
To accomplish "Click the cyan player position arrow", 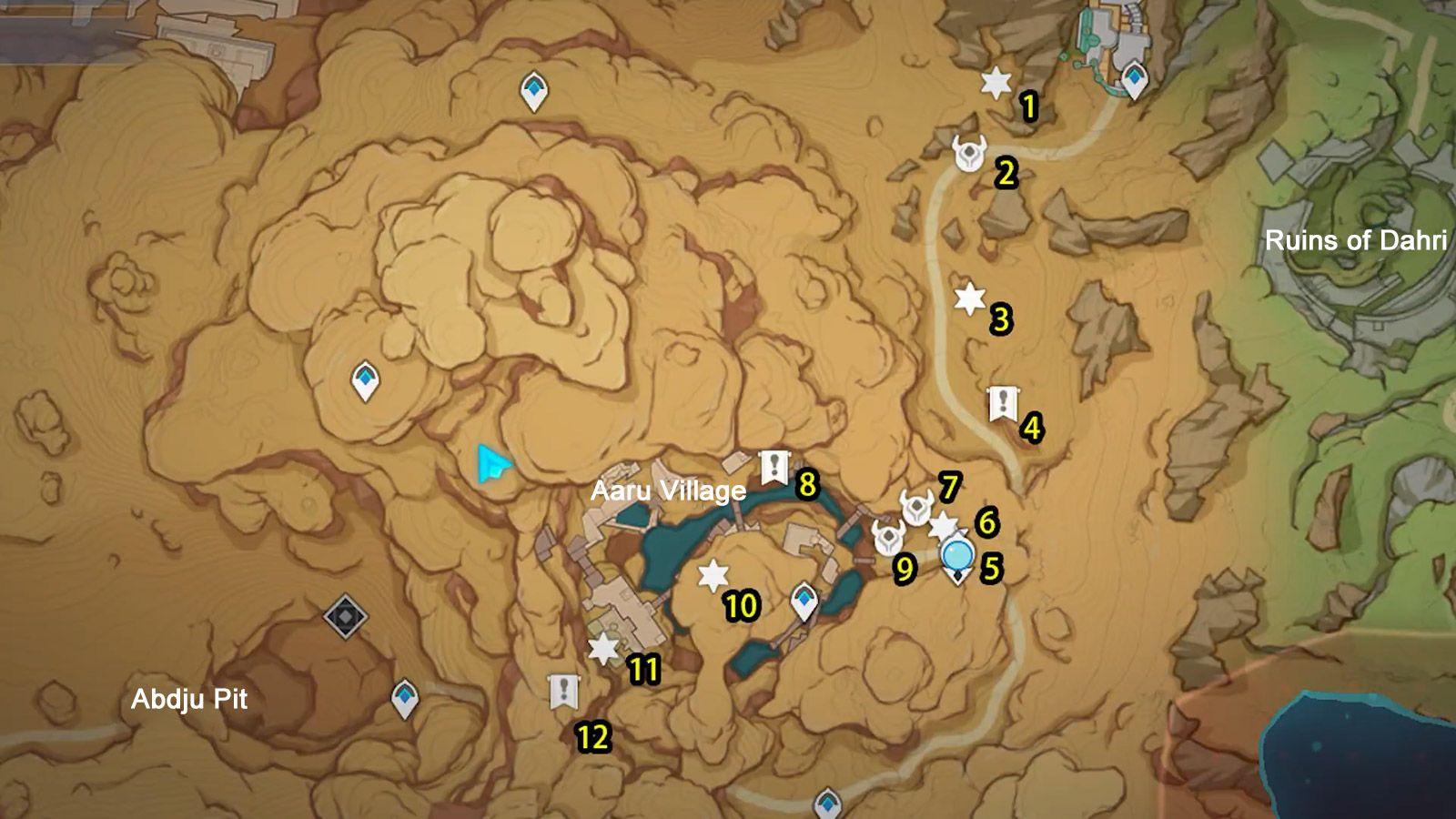I will [x=491, y=464].
